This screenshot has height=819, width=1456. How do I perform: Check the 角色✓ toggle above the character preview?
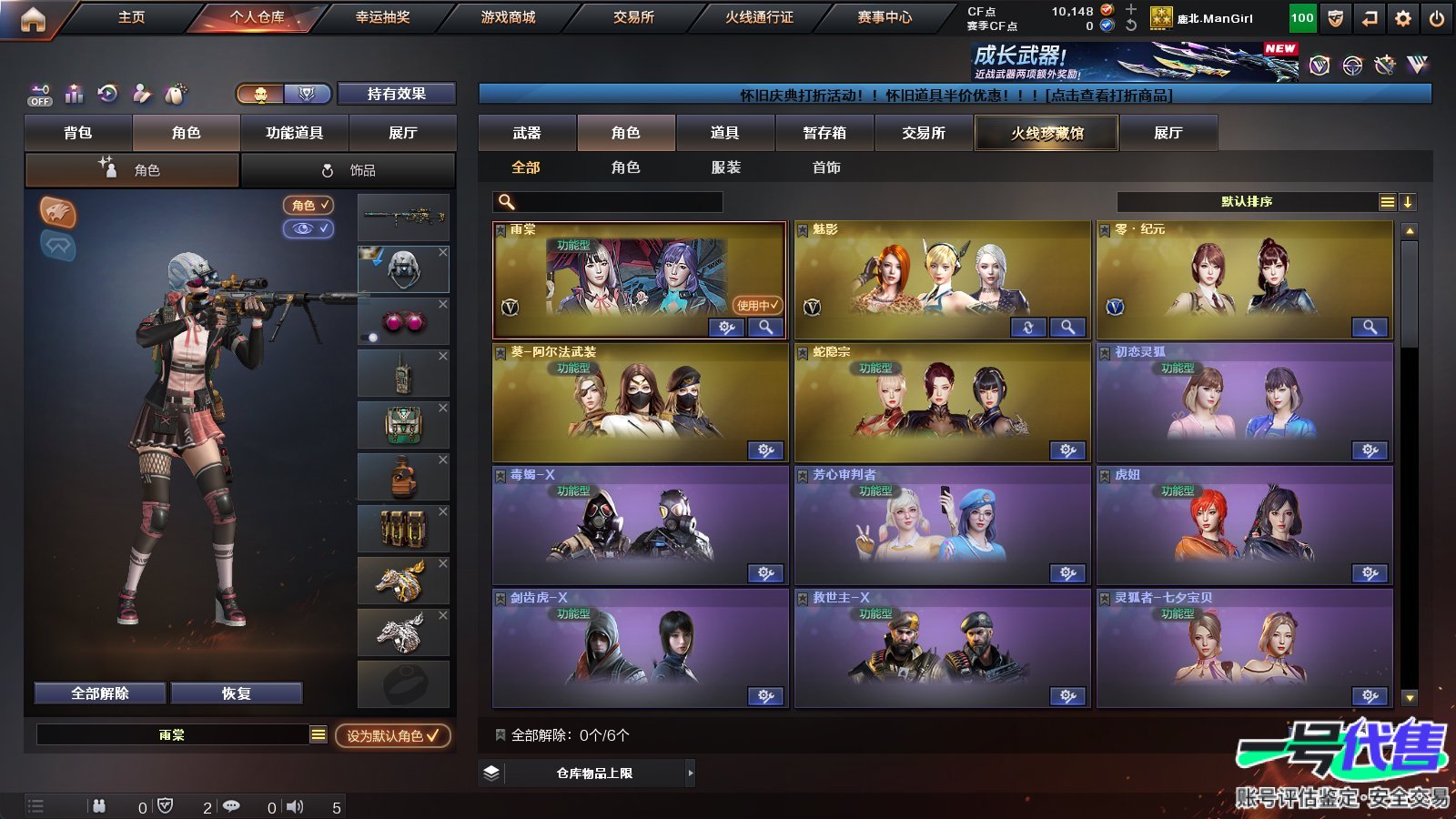[x=307, y=205]
